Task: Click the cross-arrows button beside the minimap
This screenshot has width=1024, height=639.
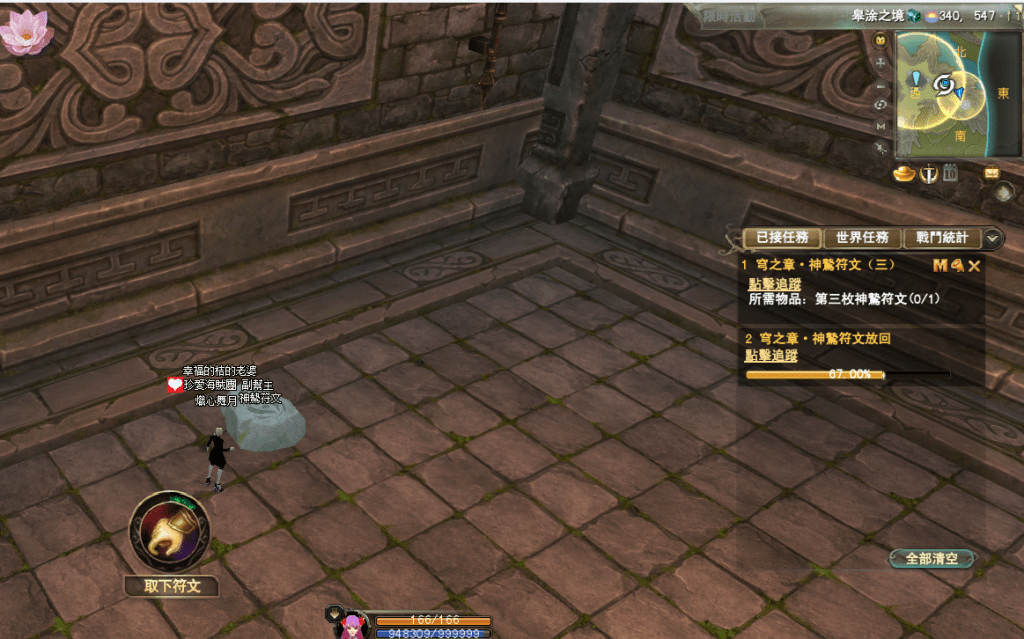Action: click(880, 63)
